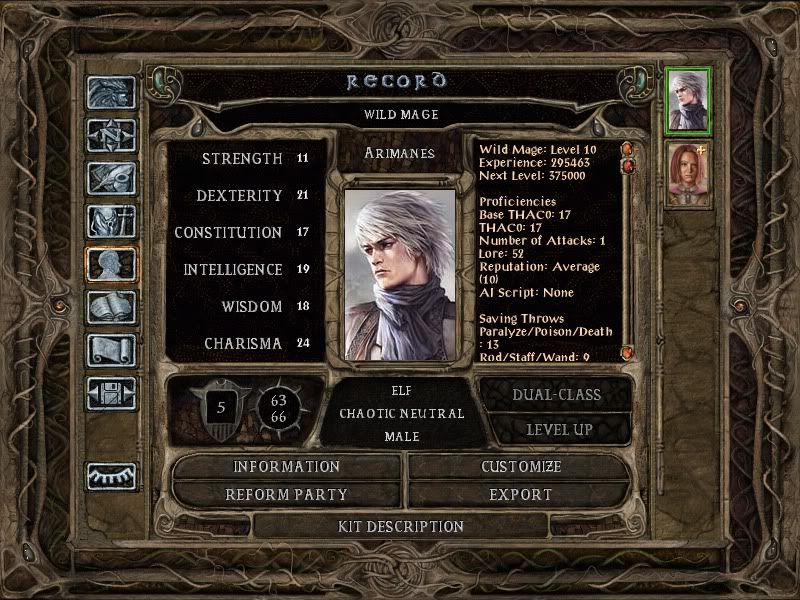The width and height of the screenshot is (800, 600).
Task: Return to game via the top sidebar icon
Action: pyautogui.click(x=111, y=93)
